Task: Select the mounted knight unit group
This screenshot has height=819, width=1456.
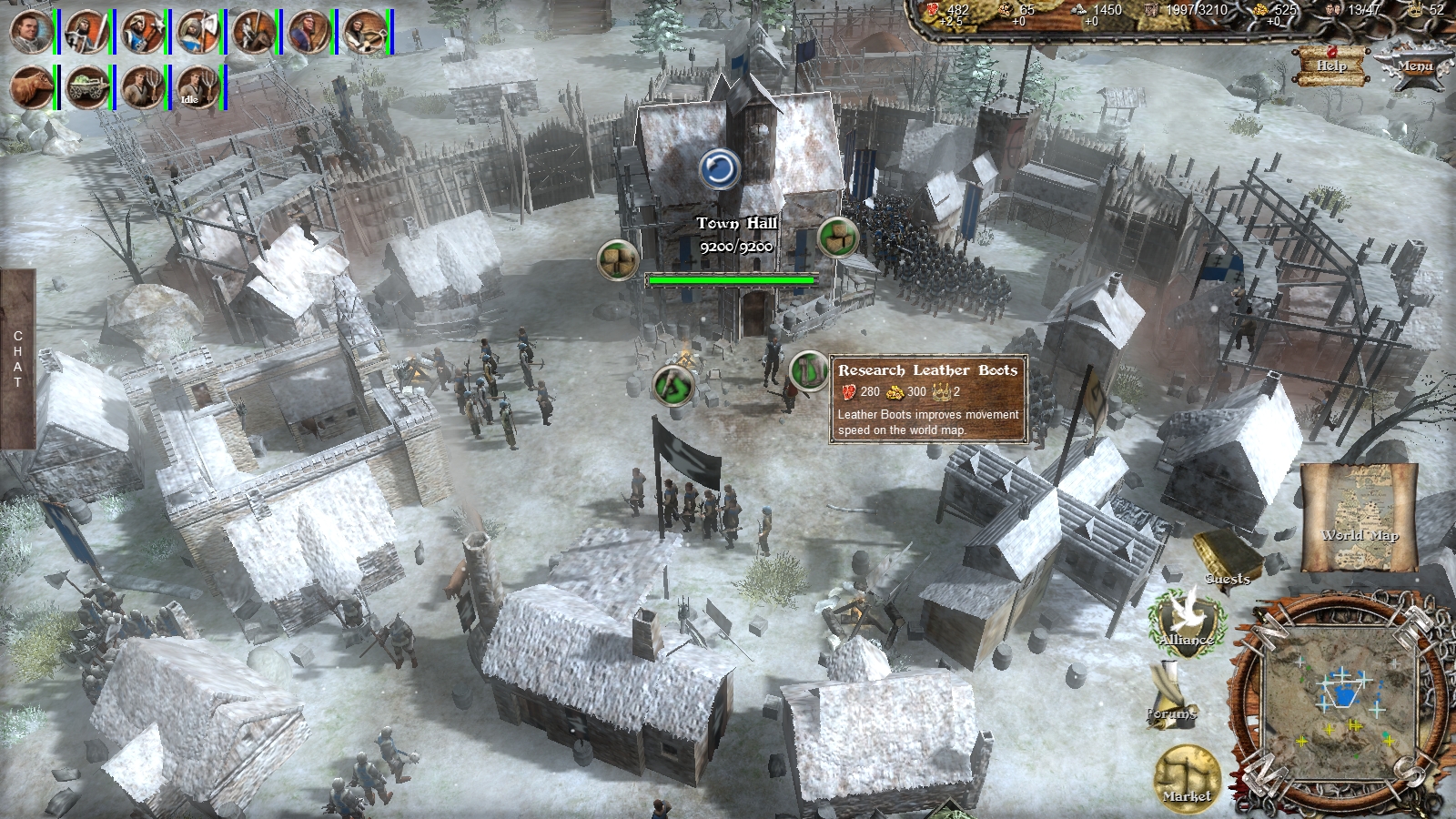Action: tap(254, 32)
